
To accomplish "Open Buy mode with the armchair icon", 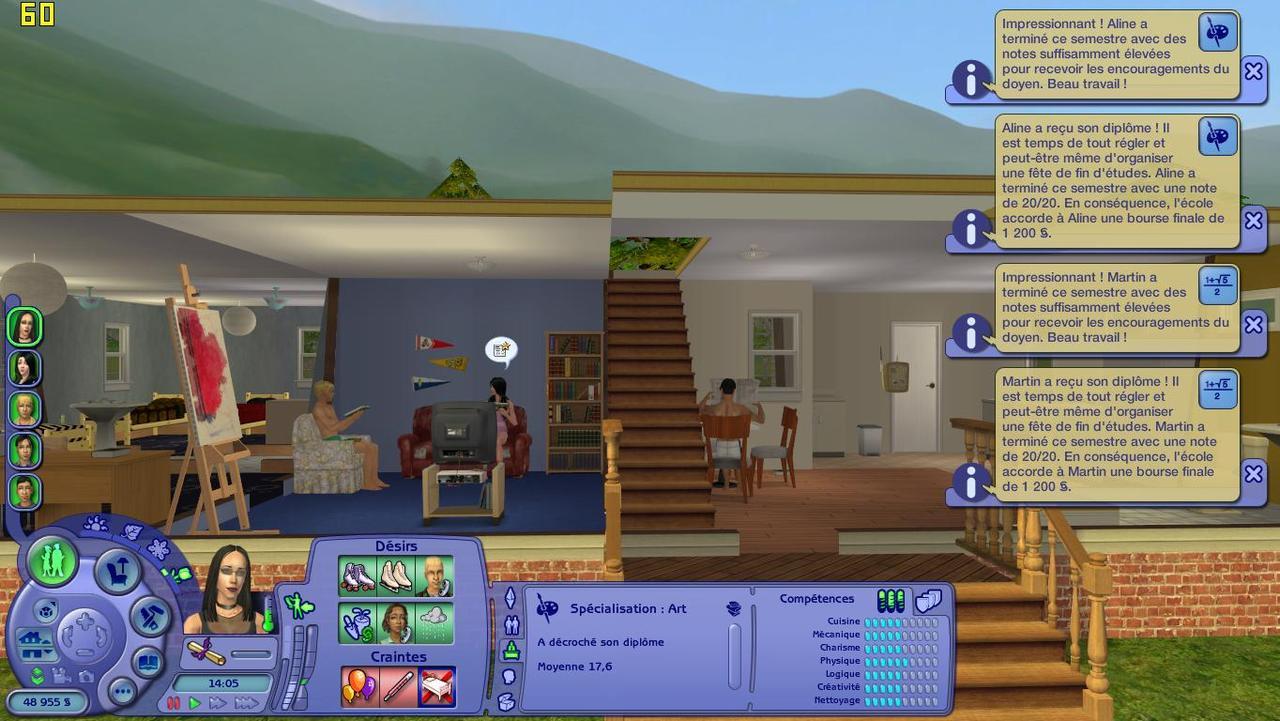I will [117, 572].
